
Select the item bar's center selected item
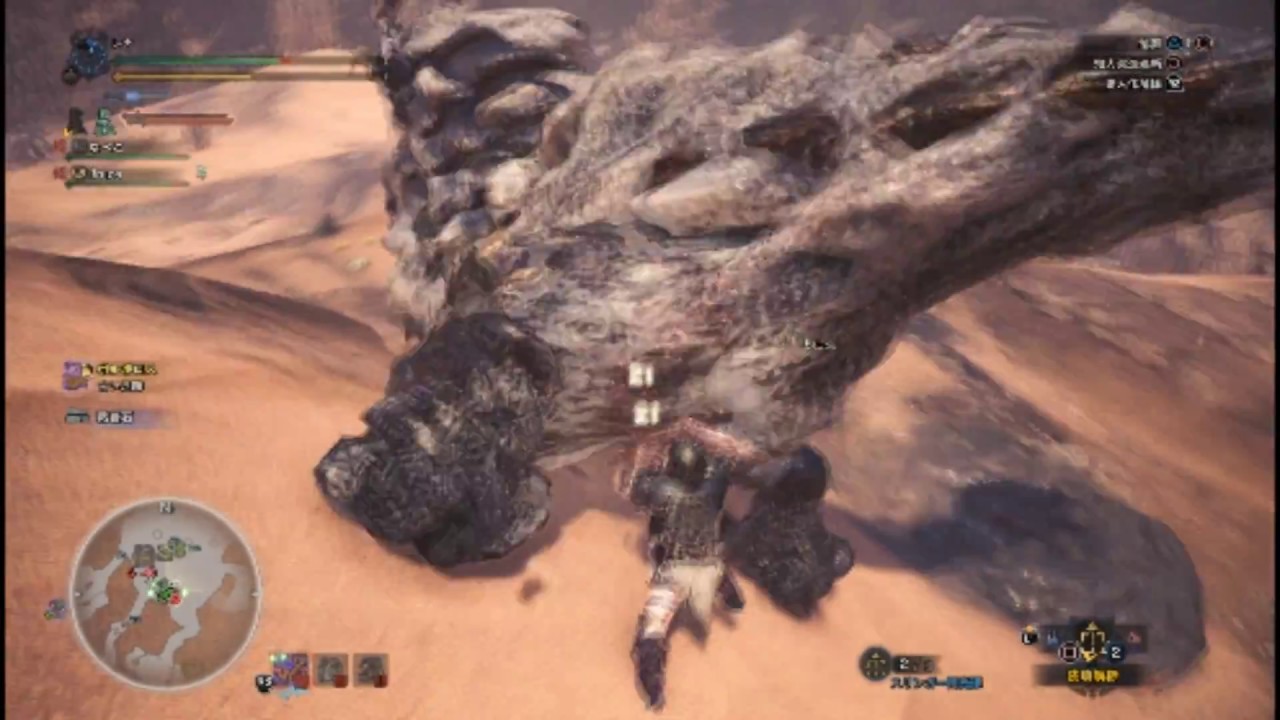(1092, 642)
